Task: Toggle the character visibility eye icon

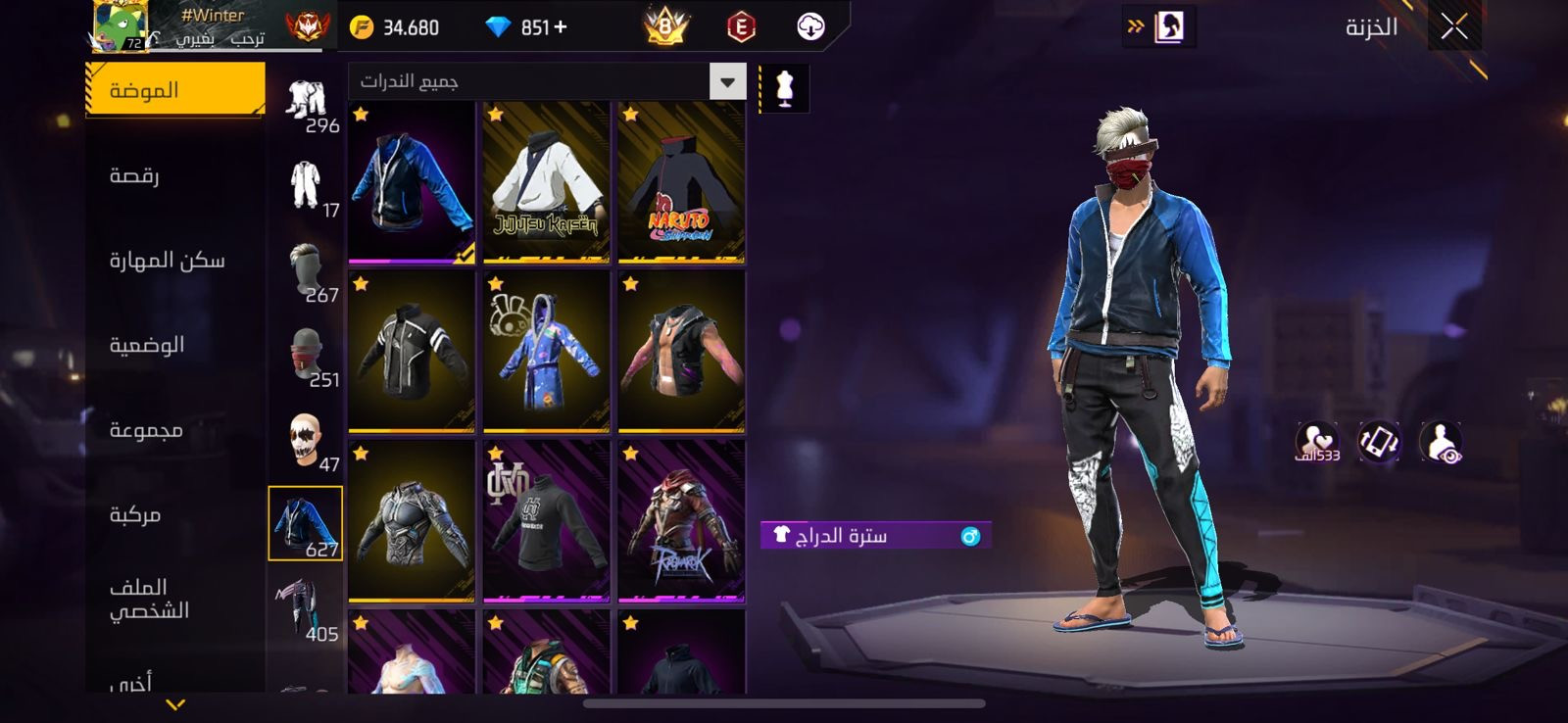Action: point(1441,443)
